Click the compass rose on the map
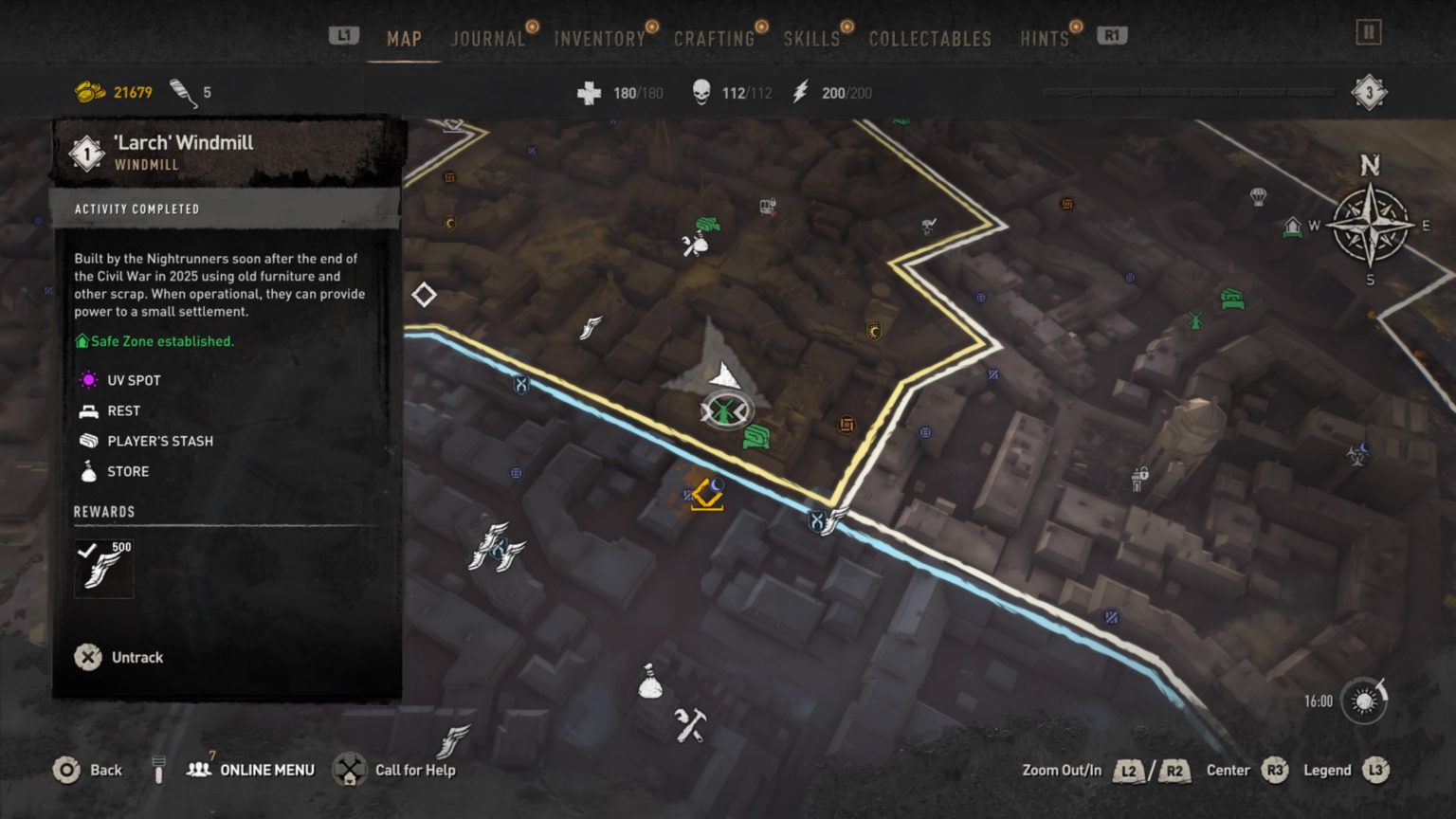This screenshot has width=1456, height=819. pyautogui.click(x=1369, y=225)
